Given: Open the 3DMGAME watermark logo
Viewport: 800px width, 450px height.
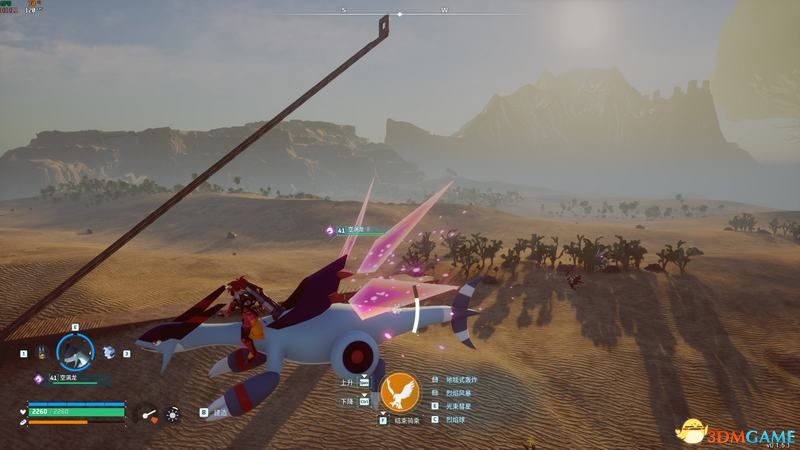Looking at the screenshot, I should click(735, 431).
